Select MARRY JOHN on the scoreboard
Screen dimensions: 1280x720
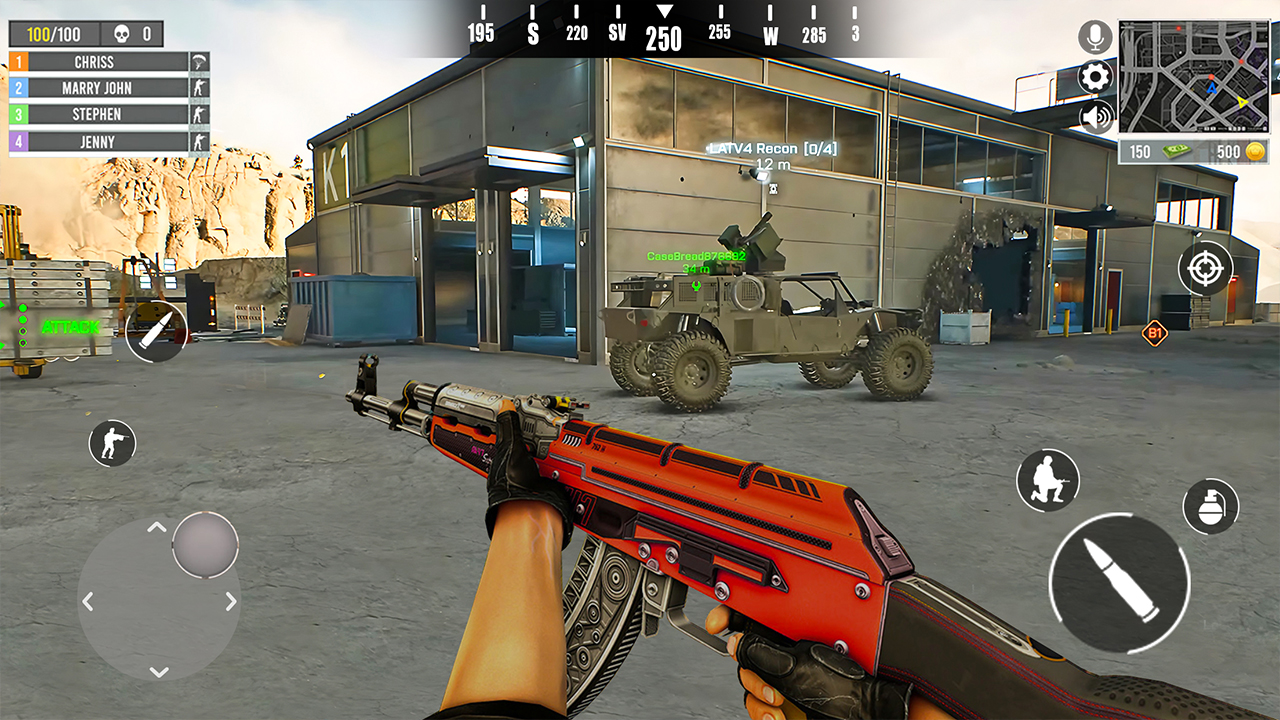[x=95, y=88]
